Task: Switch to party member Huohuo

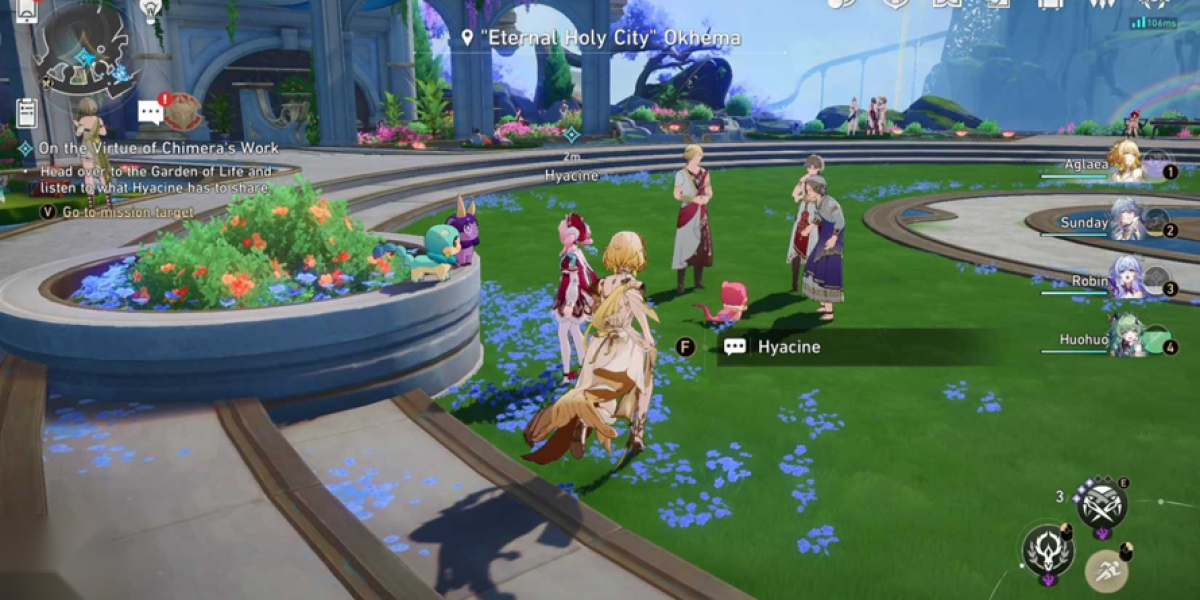Action: [x=1125, y=339]
